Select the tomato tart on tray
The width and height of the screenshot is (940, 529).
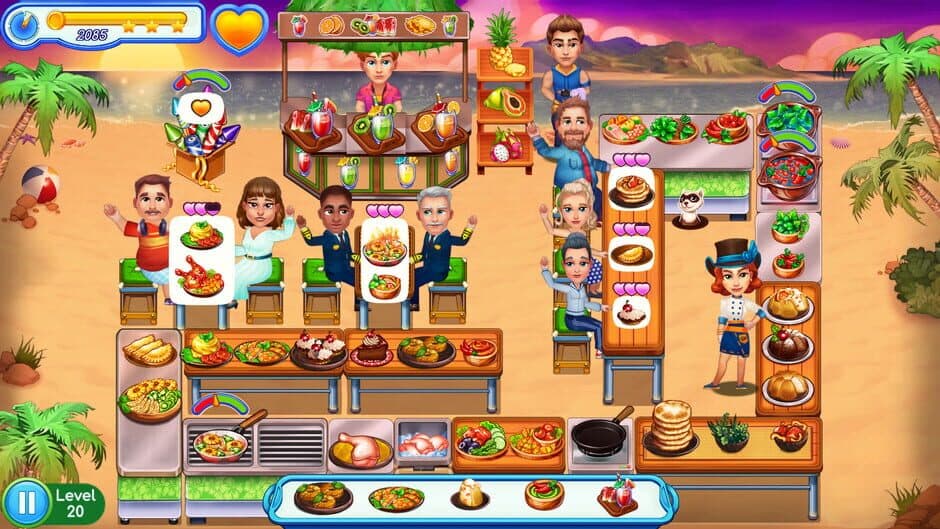pos(543,494)
